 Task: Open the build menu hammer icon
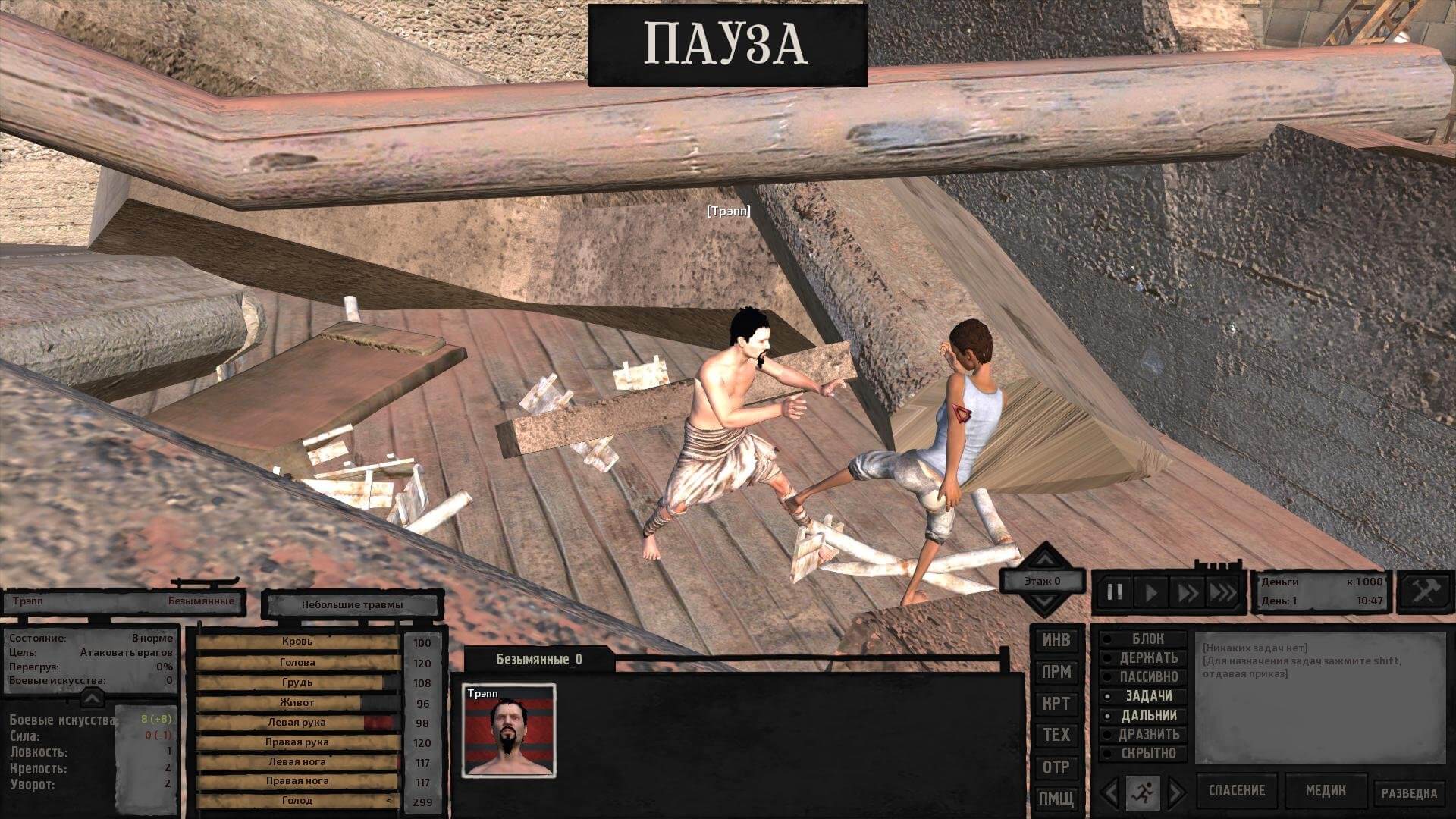click(x=1426, y=591)
